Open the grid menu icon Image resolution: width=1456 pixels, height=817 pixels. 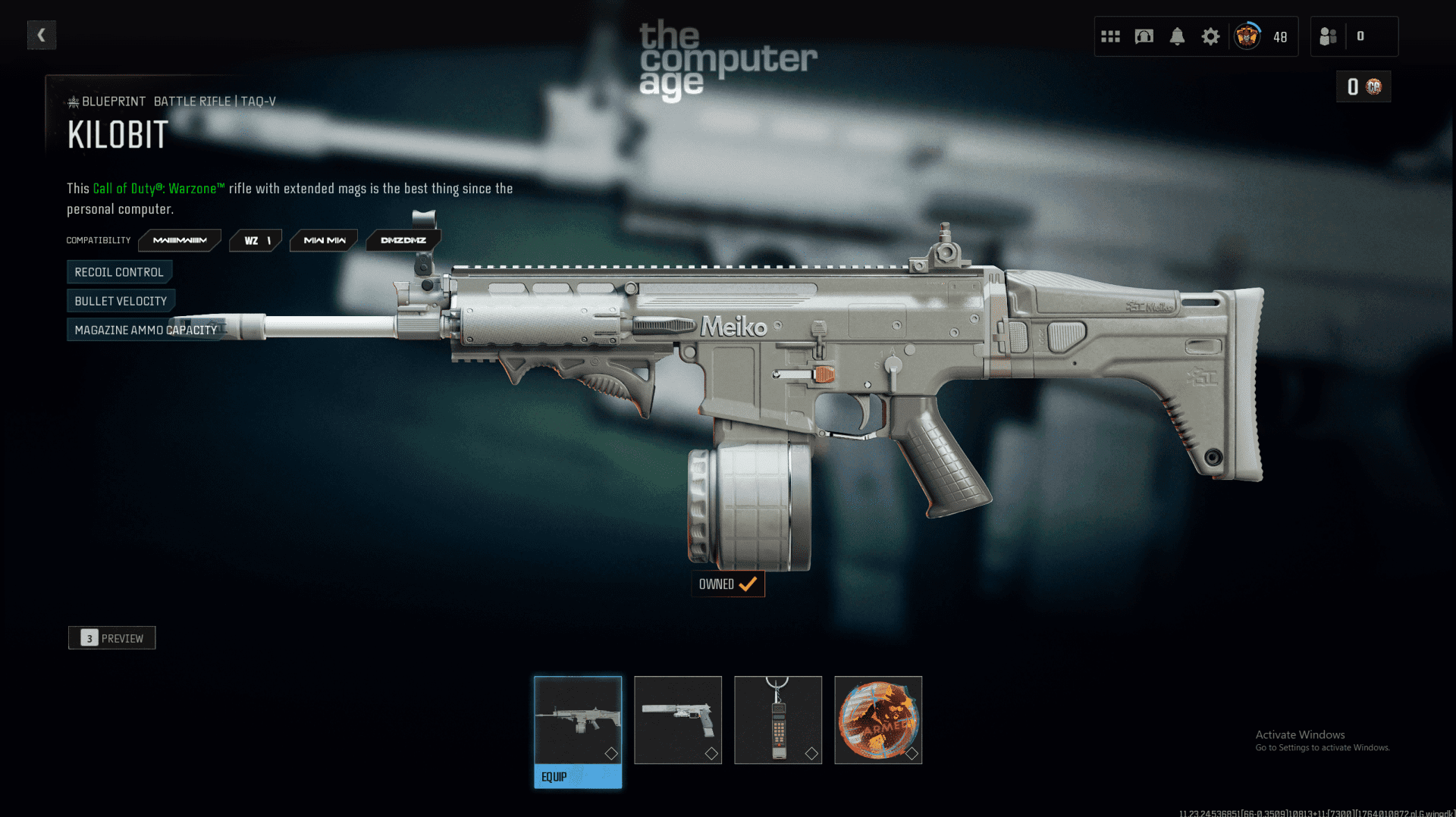(1110, 36)
